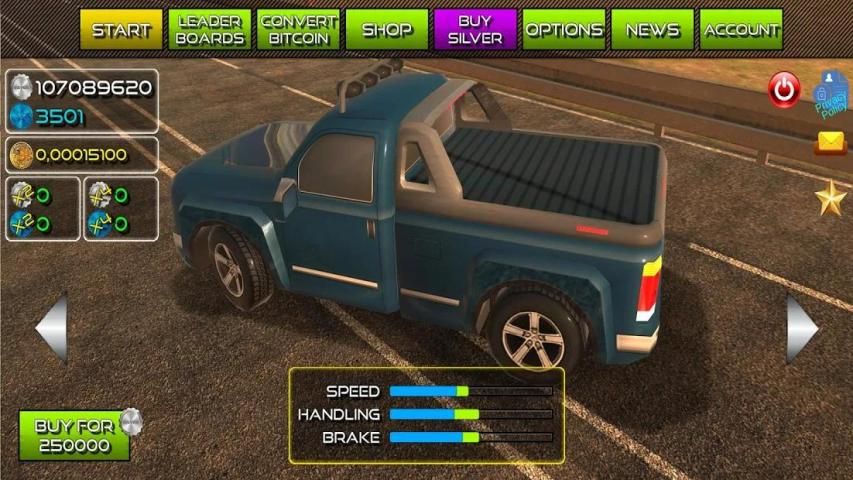Open the Shop menu
Image resolution: width=853 pixels, height=480 pixels.
click(x=386, y=30)
